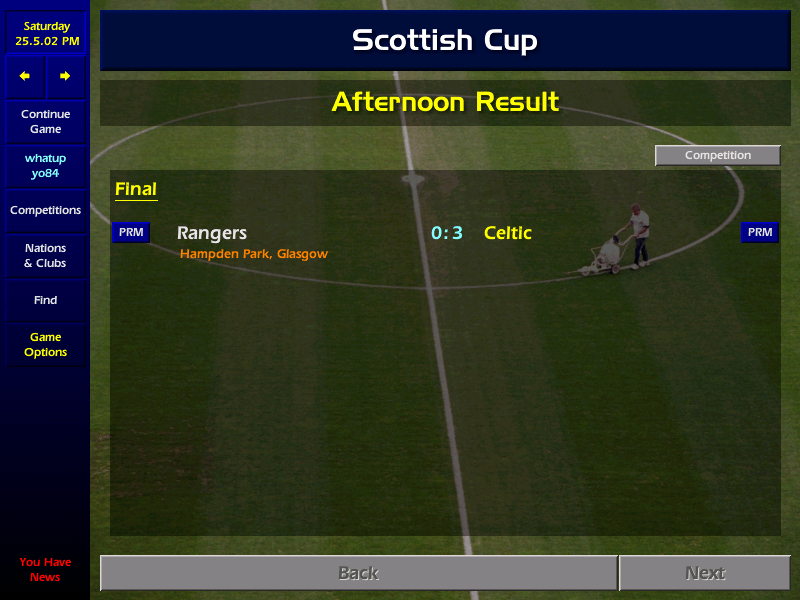Select the Rangers team name
800x600 pixels.
point(212,233)
